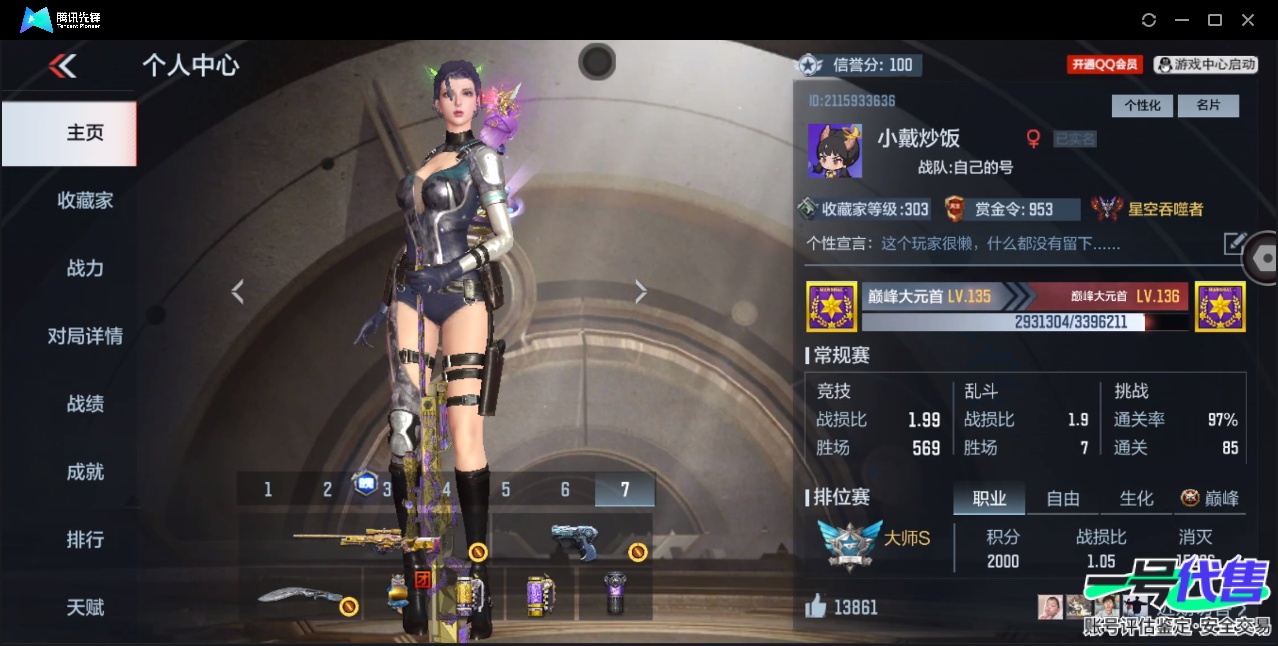The width and height of the screenshot is (1278, 646).
Task: View the 排行 page
Action: coord(85,540)
